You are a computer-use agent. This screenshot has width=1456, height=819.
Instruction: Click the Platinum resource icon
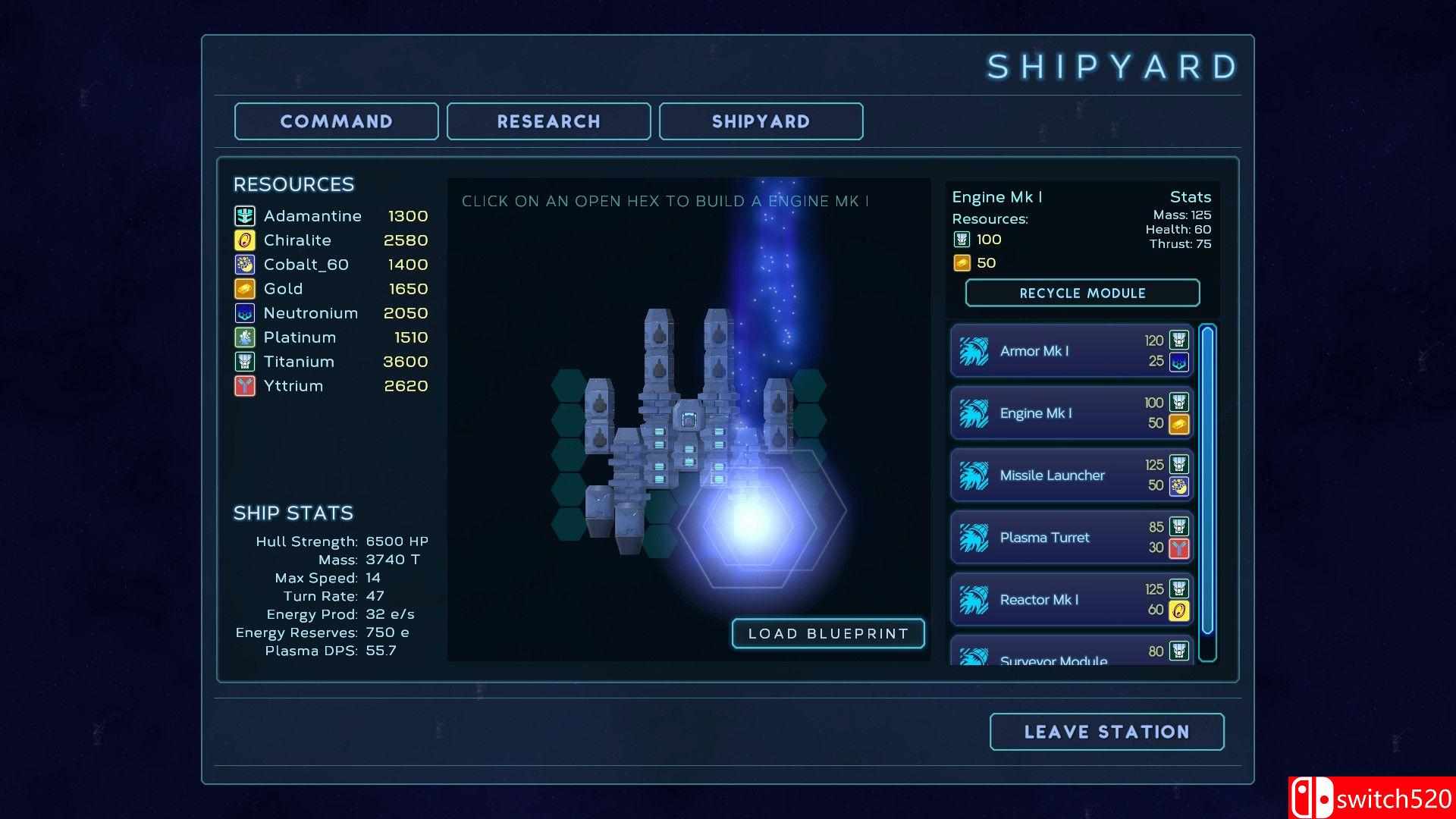(x=244, y=337)
